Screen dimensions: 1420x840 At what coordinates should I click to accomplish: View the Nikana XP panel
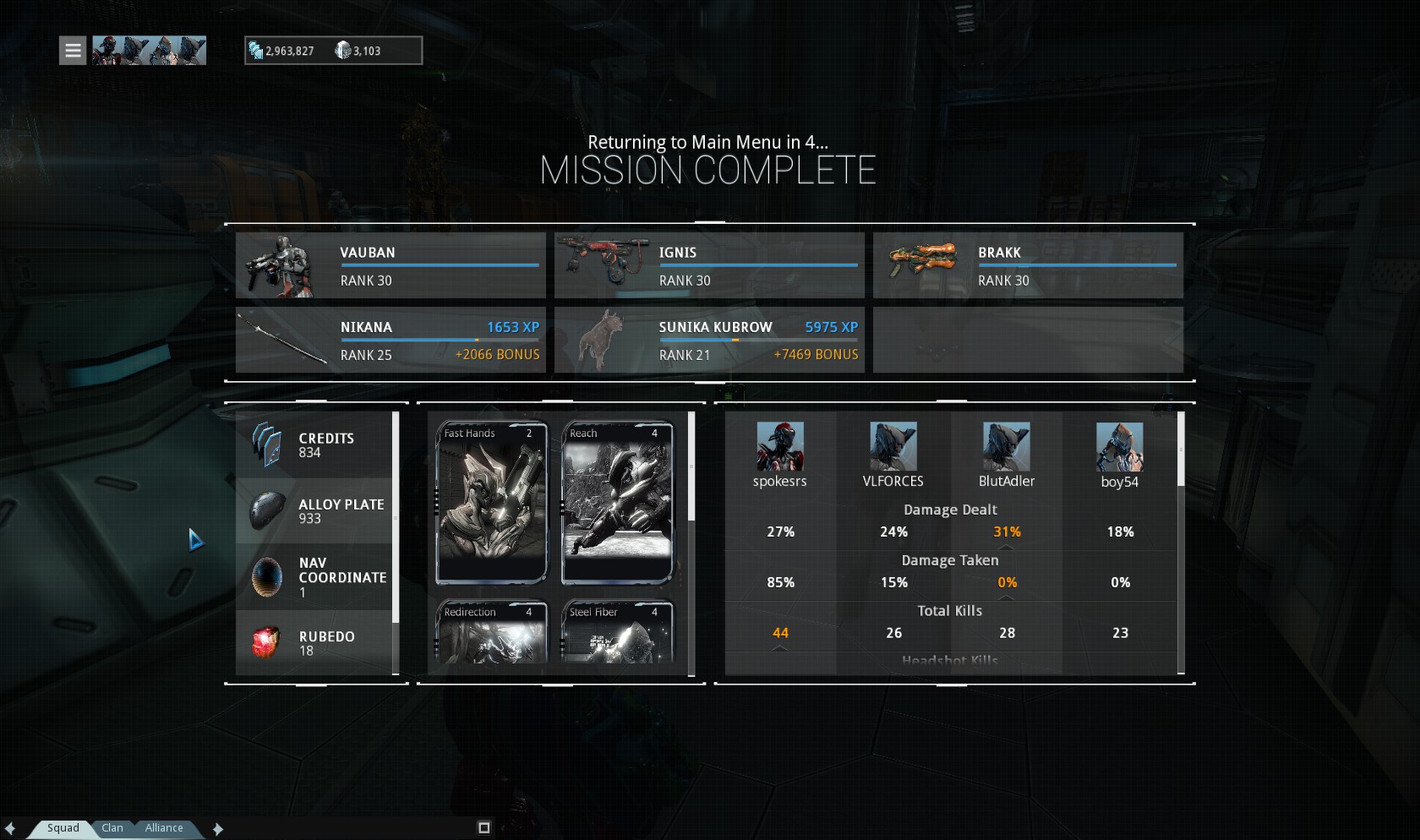pos(390,340)
